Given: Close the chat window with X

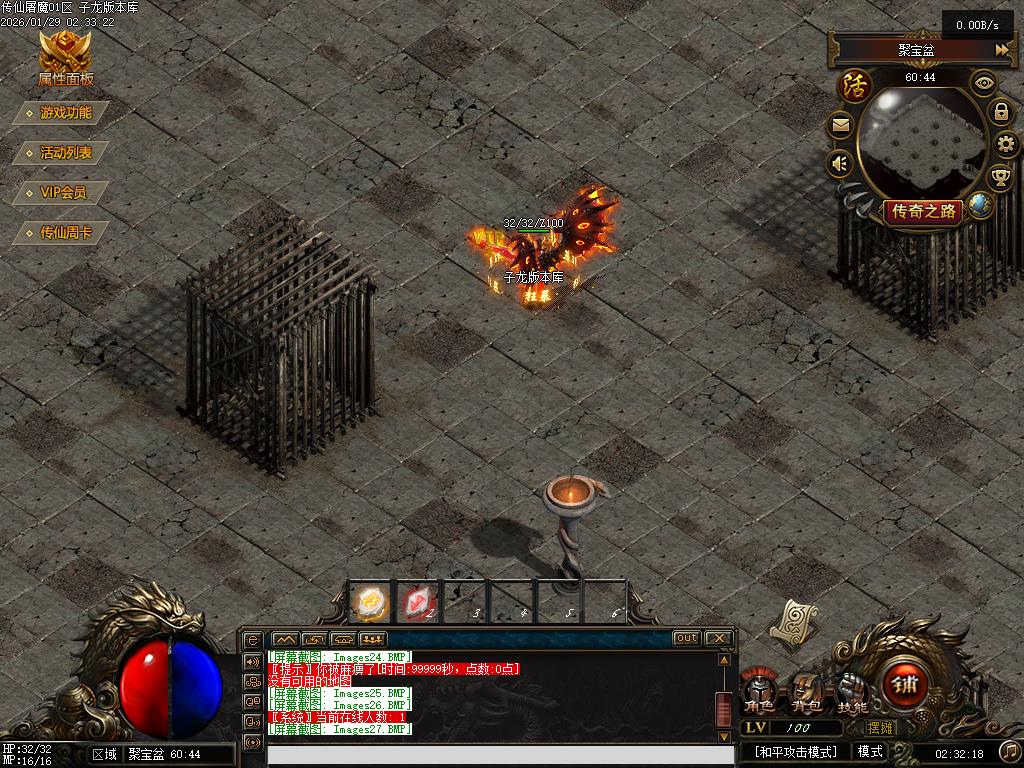Looking at the screenshot, I should point(718,638).
